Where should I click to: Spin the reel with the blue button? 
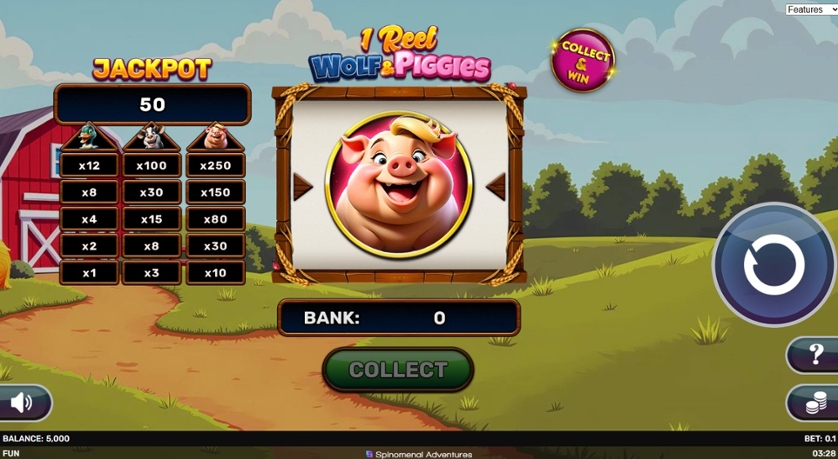click(773, 265)
